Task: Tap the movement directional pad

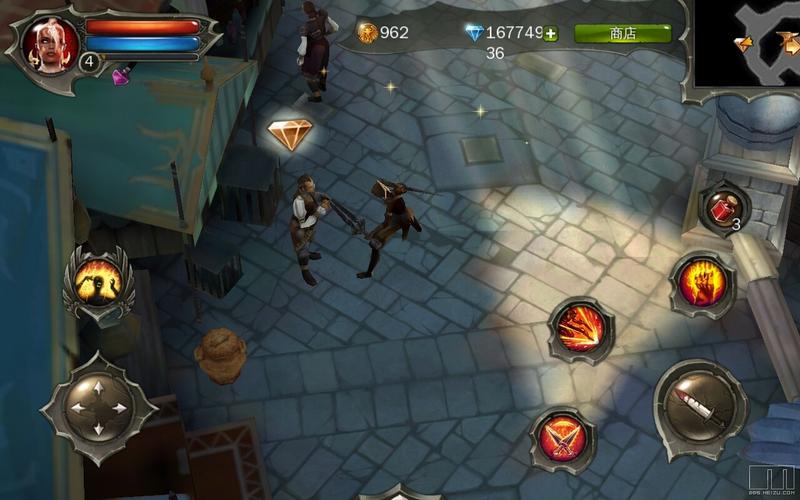Action: pyautogui.click(x=98, y=408)
